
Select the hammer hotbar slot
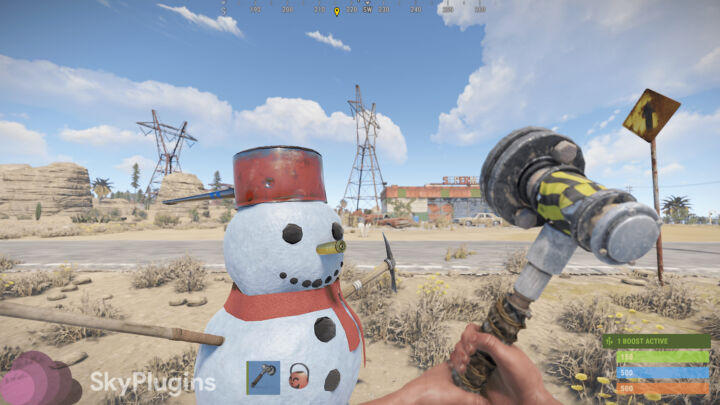263,377
